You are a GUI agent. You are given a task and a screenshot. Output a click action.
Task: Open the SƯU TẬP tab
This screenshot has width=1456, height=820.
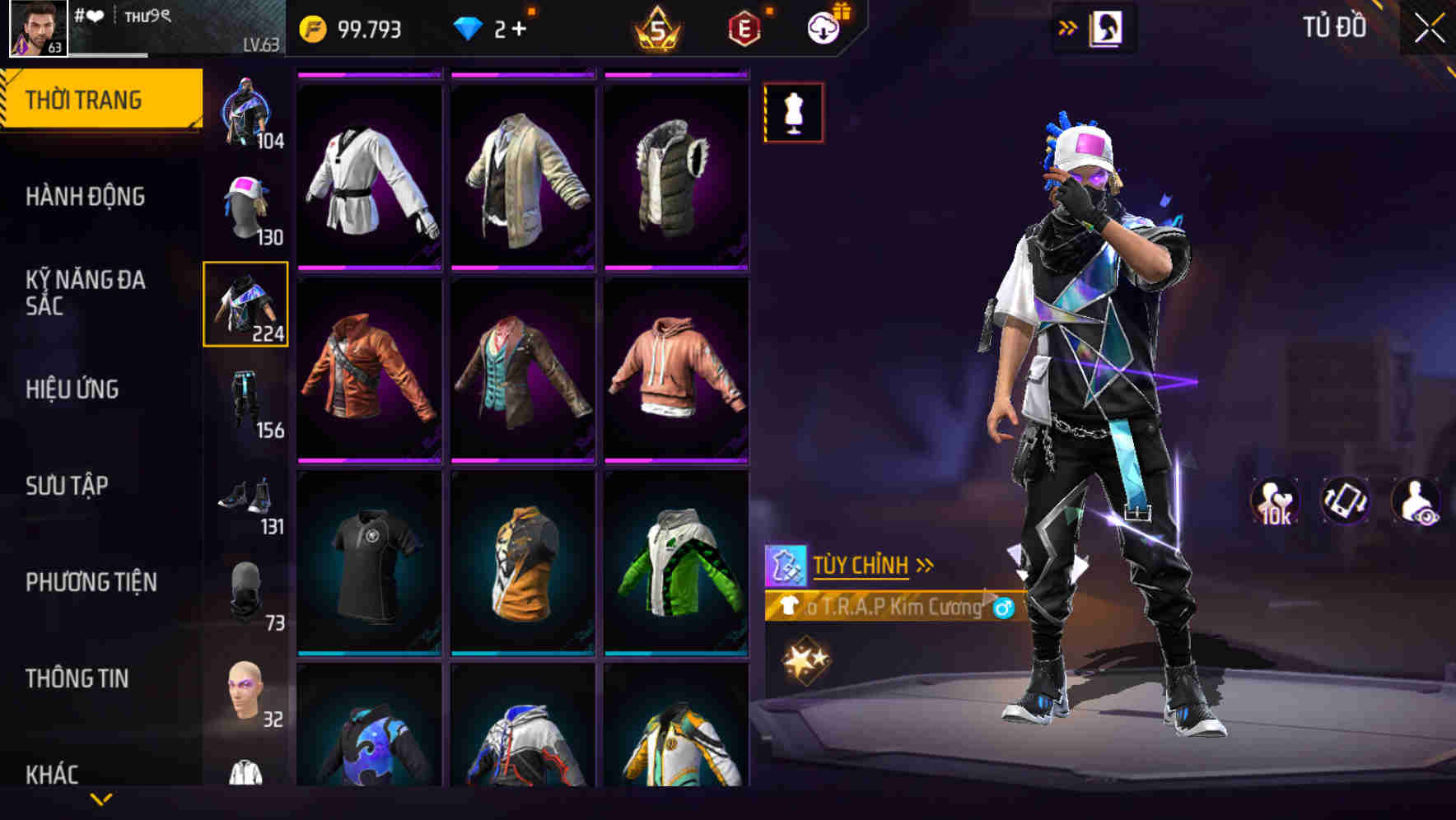(70, 486)
